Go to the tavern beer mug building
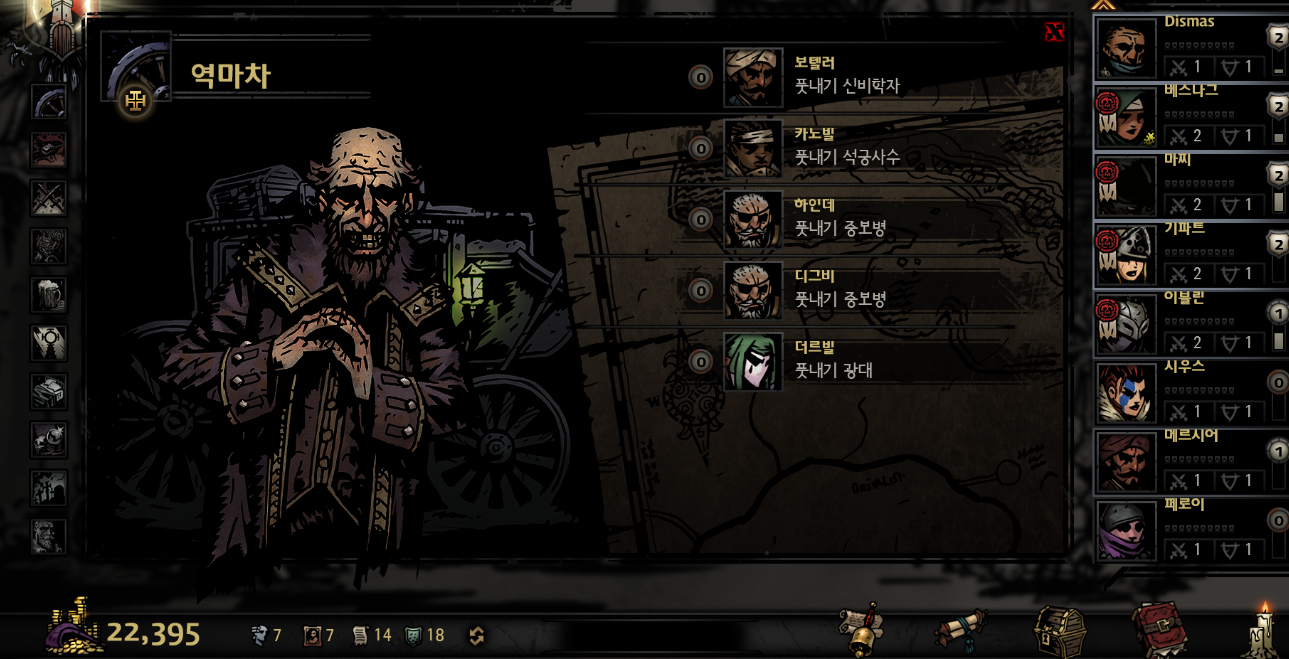The image size is (1289, 659). 48,295
